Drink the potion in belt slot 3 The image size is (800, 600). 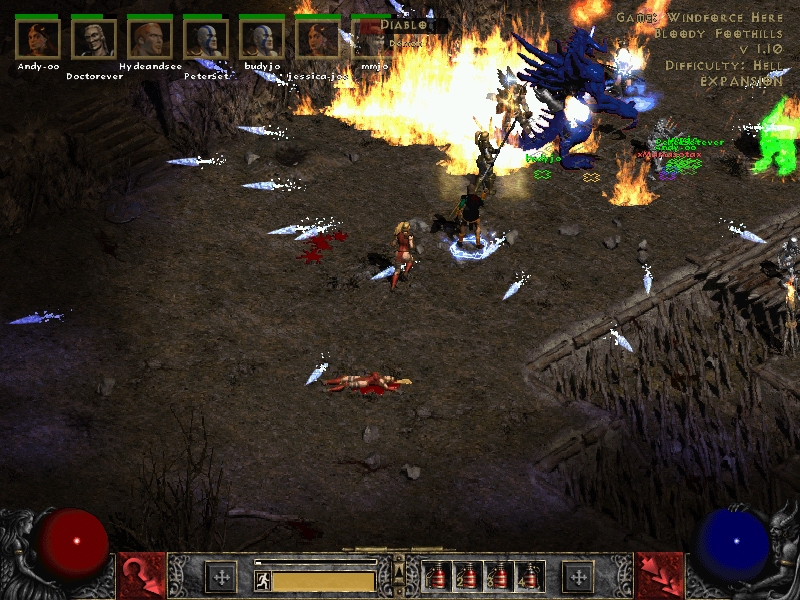(x=500, y=577)
